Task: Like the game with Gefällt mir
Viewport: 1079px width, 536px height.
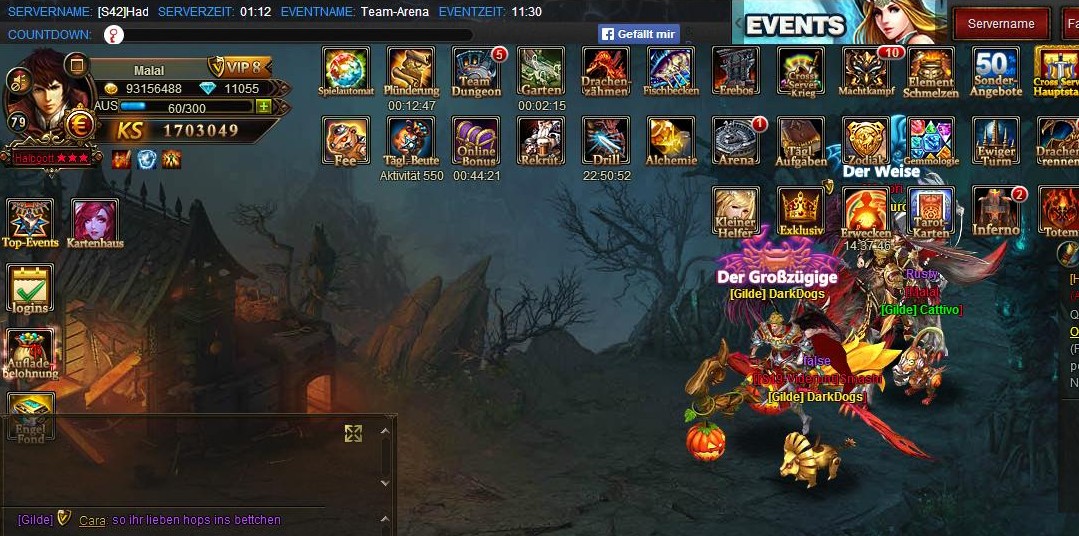Action: click(639, 34)
